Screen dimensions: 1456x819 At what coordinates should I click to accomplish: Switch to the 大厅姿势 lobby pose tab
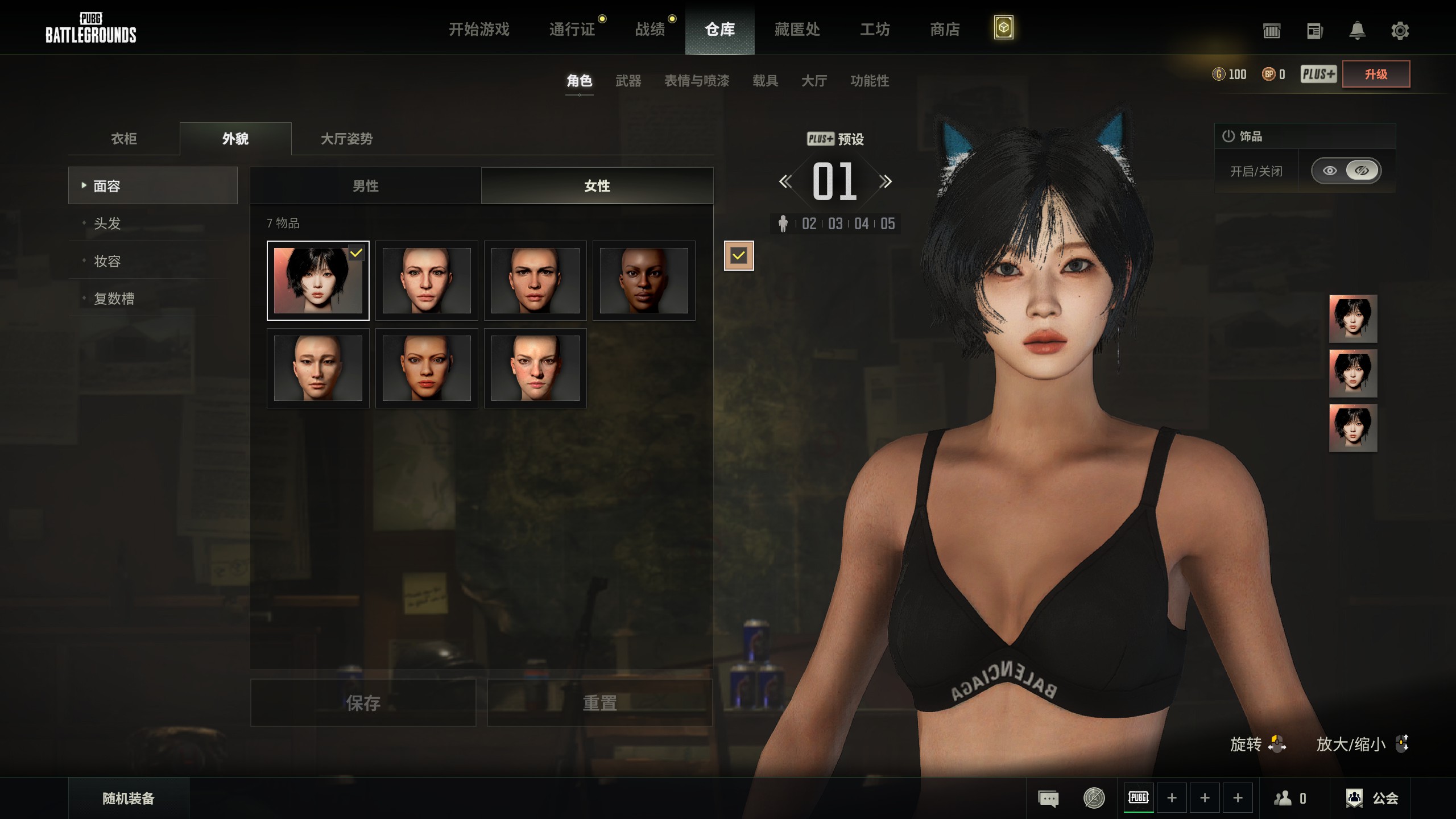(346, 139)
